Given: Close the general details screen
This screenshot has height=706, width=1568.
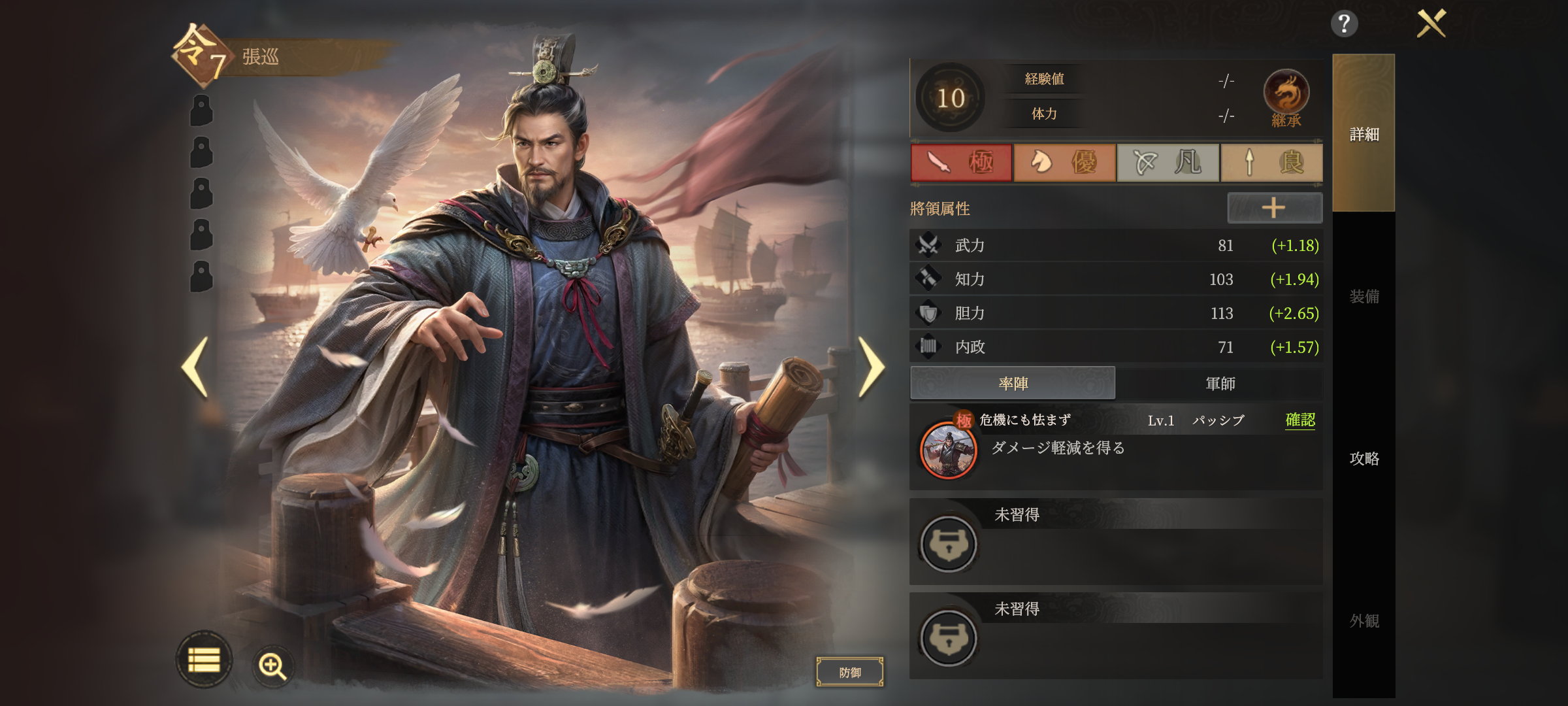Looking at the screenshot, I should tap(1431, 24).
